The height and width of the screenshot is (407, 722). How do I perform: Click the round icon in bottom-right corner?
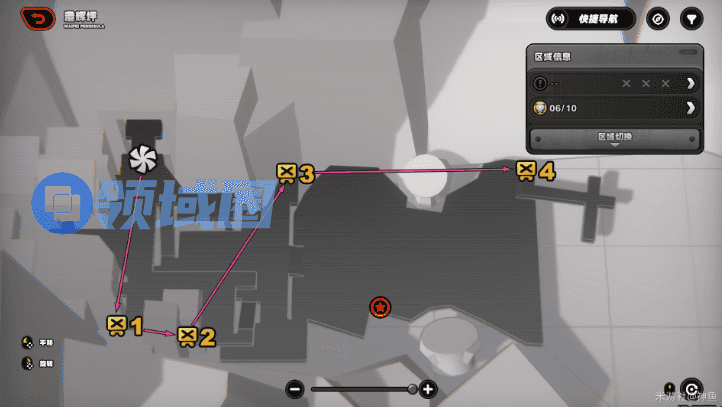tap(690, 389)
